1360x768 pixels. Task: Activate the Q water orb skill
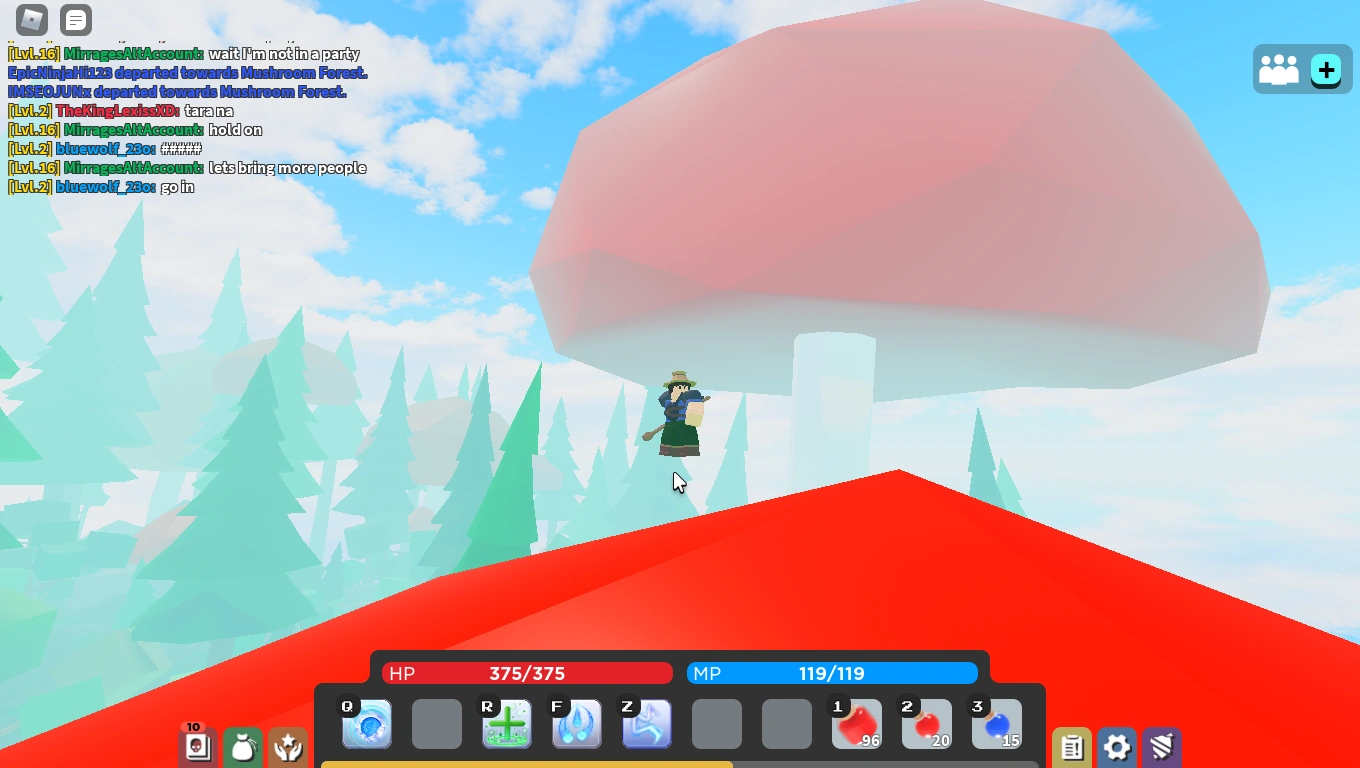coord(367,723)
